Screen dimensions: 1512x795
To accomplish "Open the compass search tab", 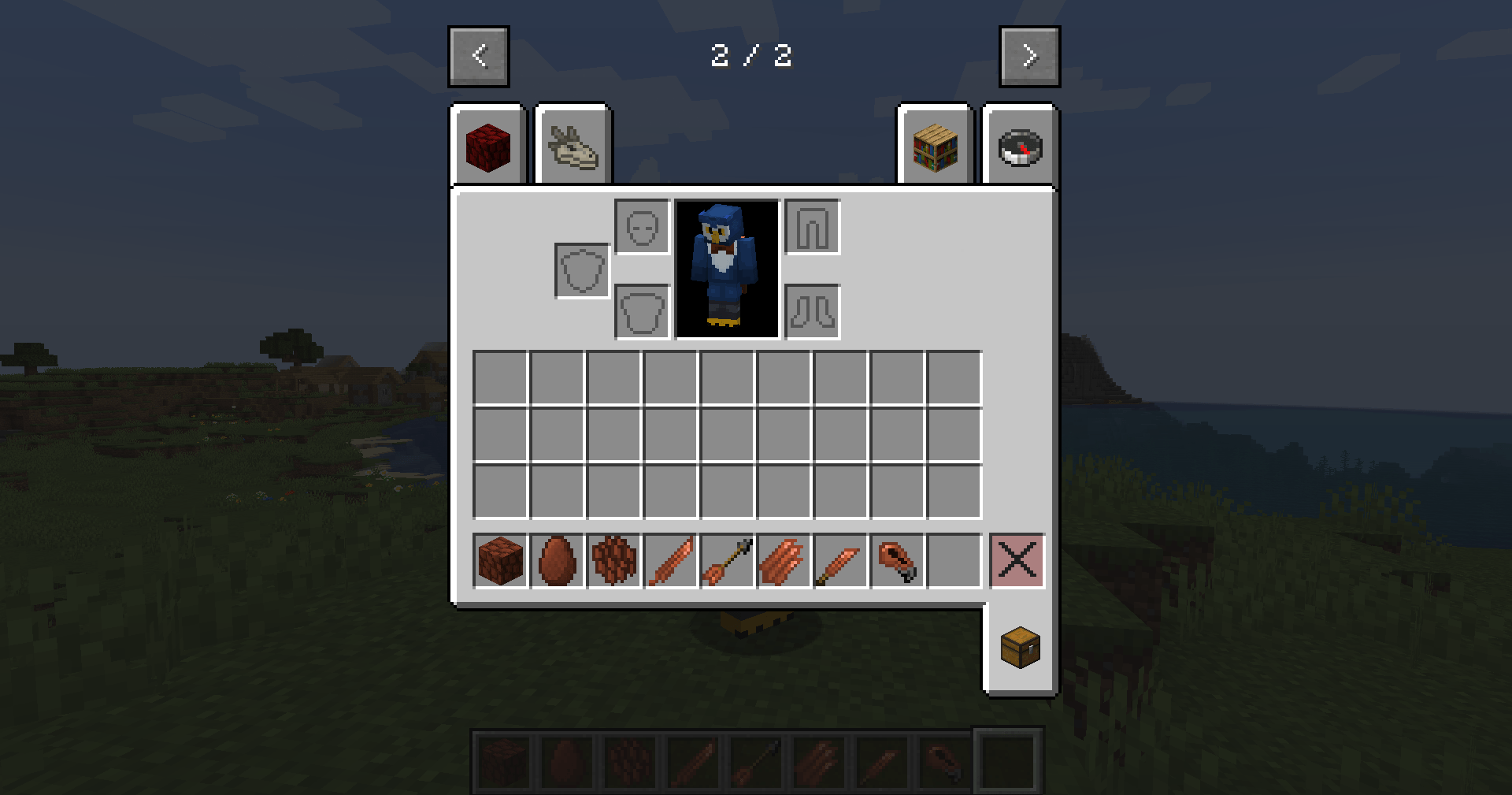I will pyautogui.click(x=1019, y=145).
